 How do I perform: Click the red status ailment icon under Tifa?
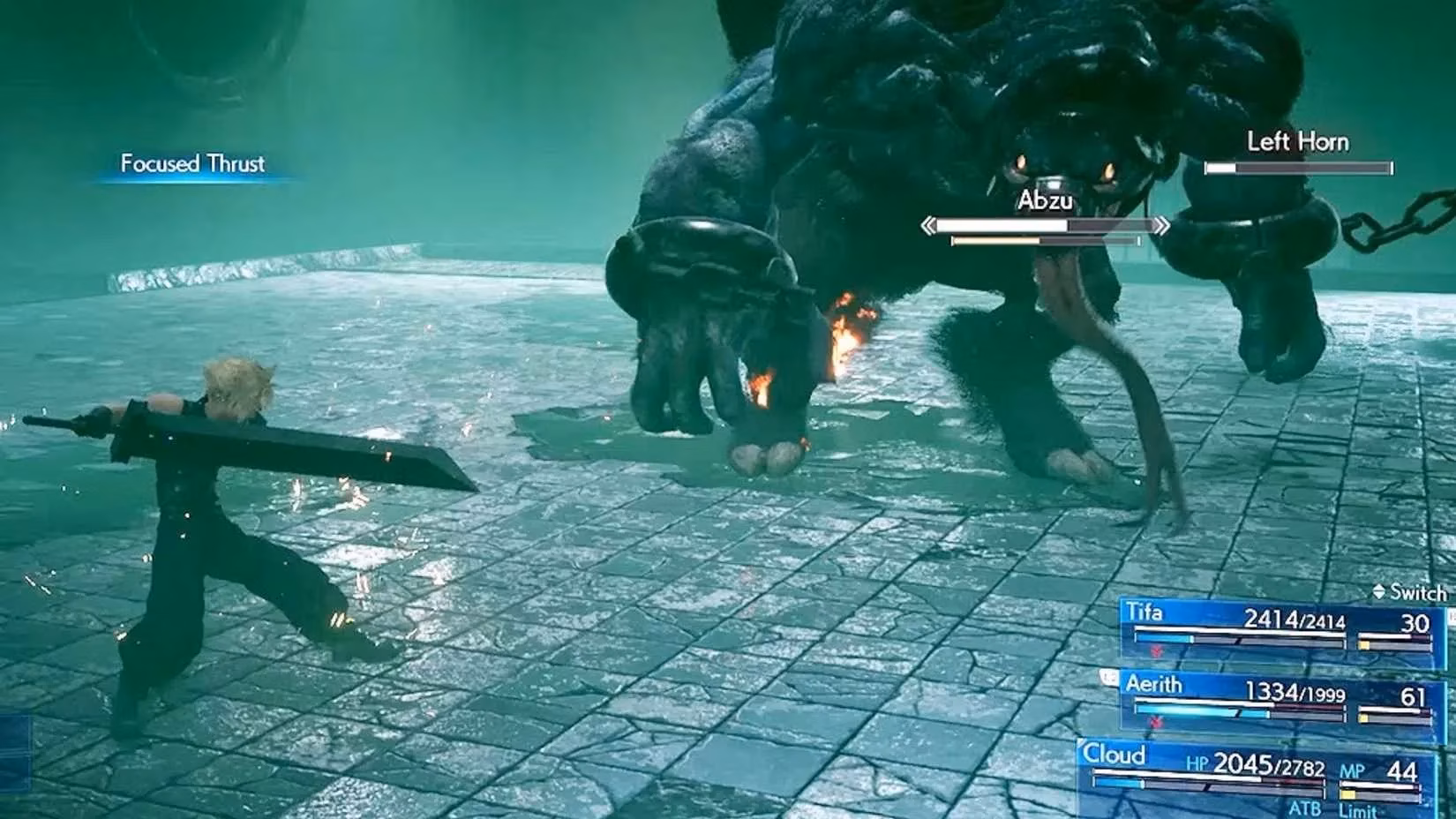(x=1156, y=650)
